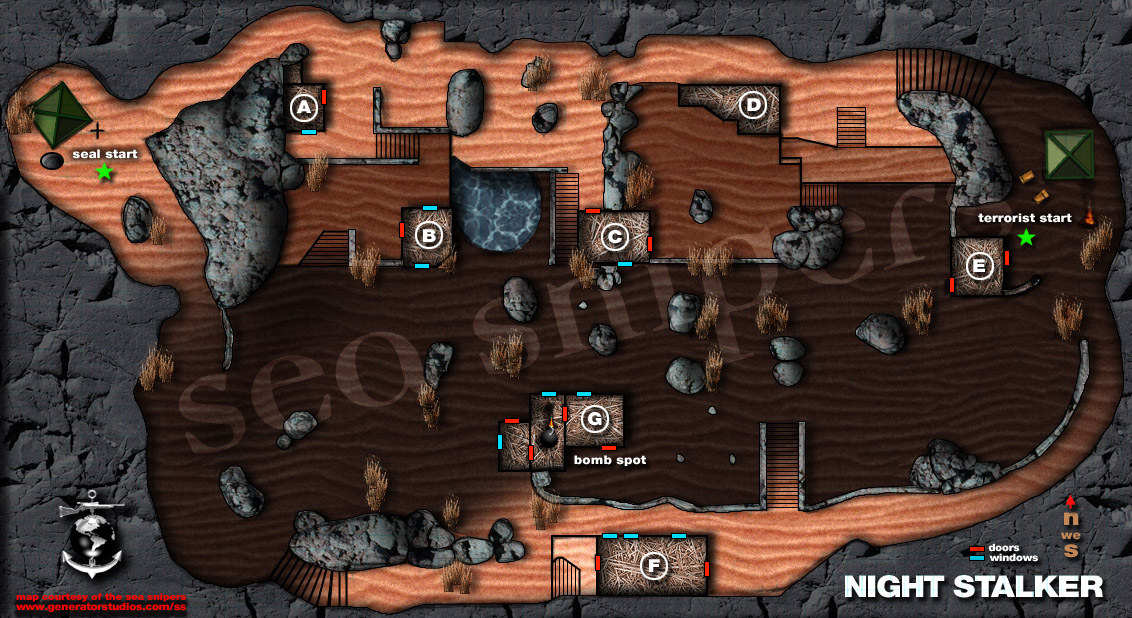Screen dimensions: 1132x618
Task: Open the generatorstudios.com/ss link
Action: tap(102, 607)
